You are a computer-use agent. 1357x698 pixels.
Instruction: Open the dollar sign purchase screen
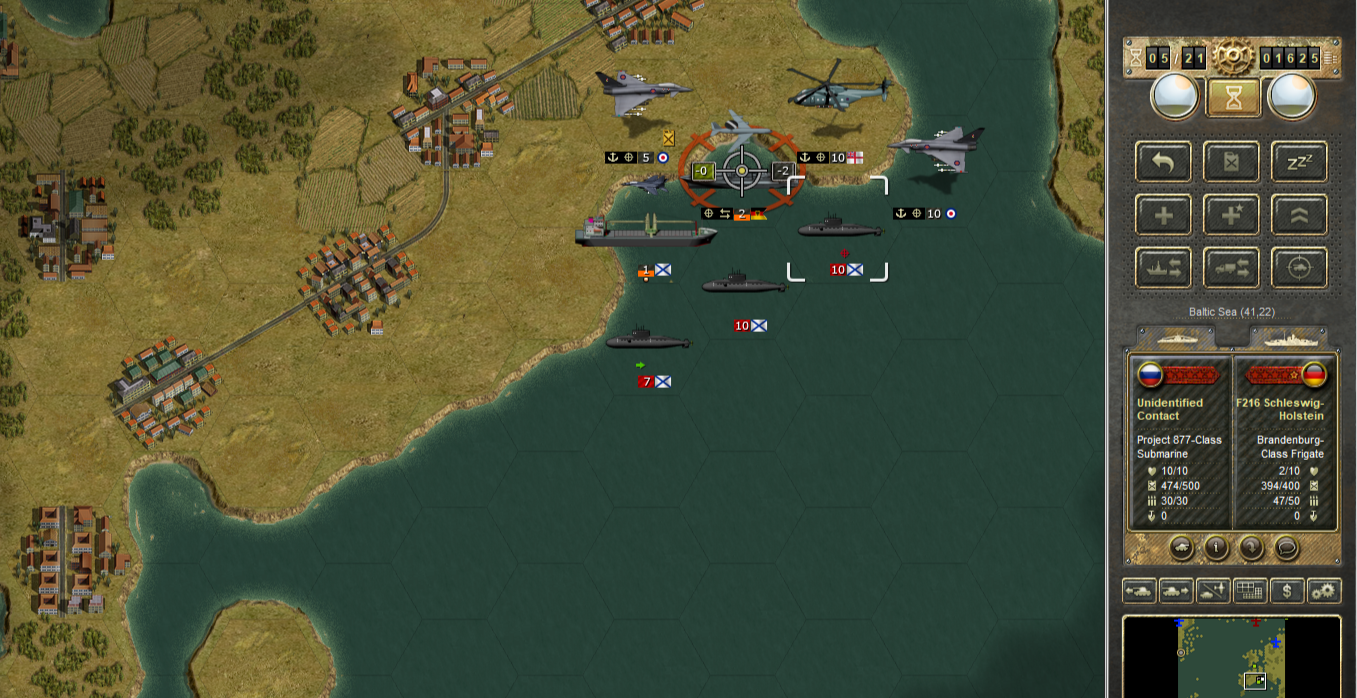(x=1286, y=591)
